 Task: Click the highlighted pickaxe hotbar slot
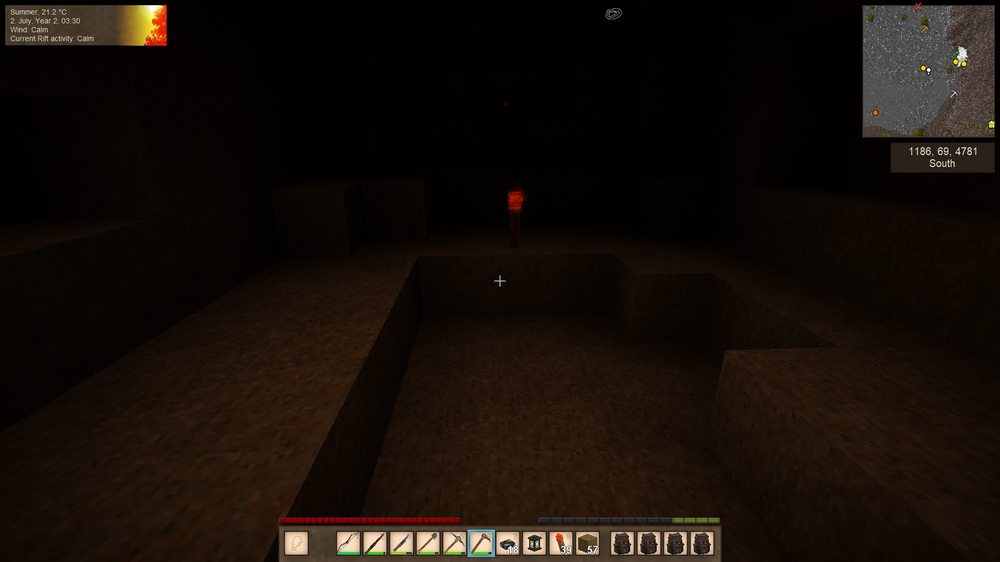pyautogui.click(x=481, y=543)
